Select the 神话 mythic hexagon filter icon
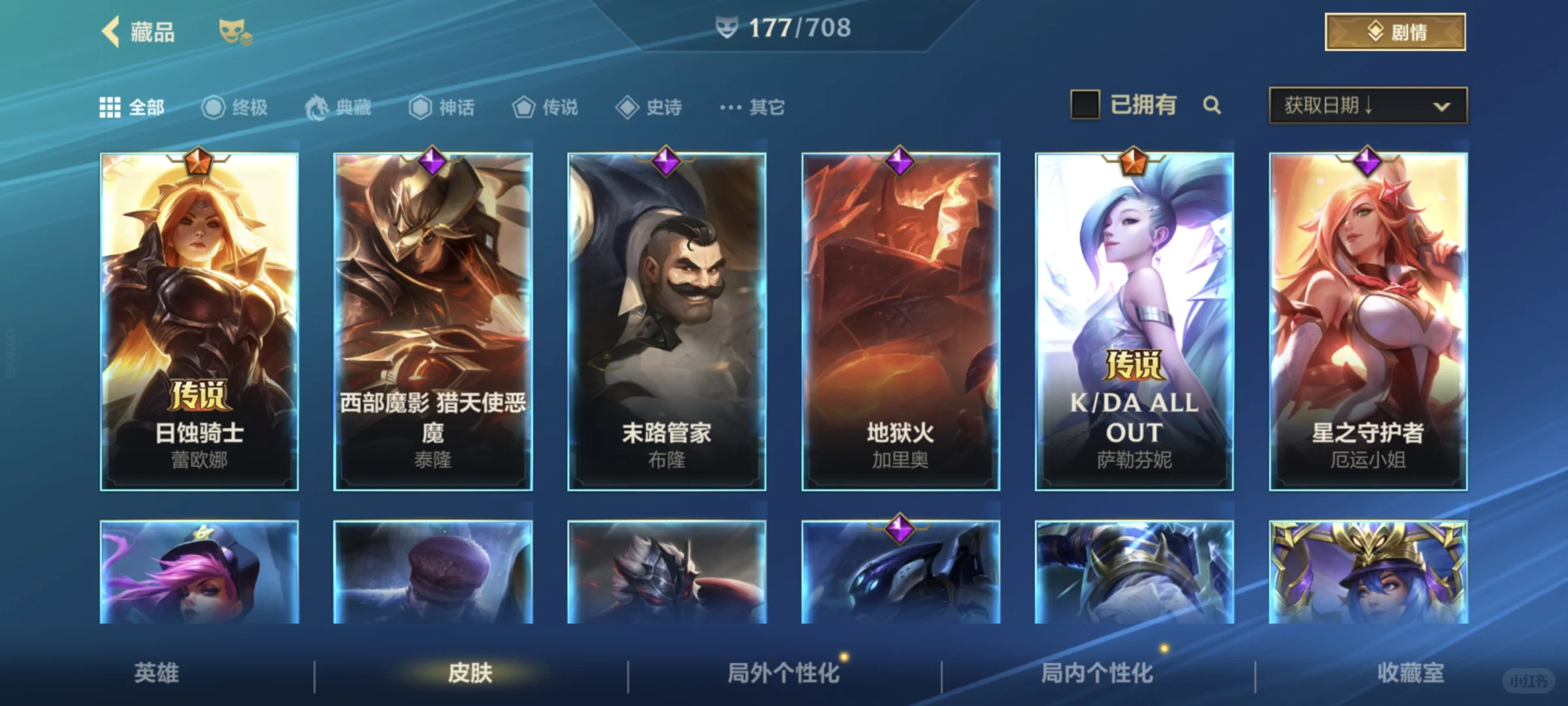 pyautogui.click(x=420, y=107)
